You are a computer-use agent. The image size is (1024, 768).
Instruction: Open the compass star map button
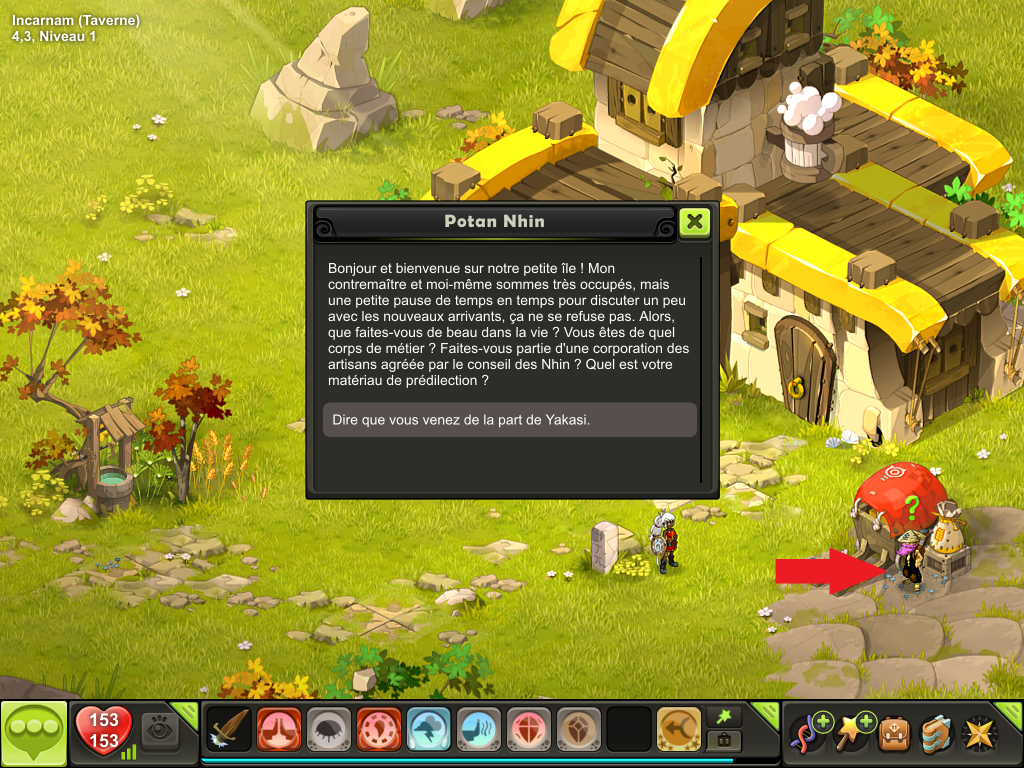979,733
